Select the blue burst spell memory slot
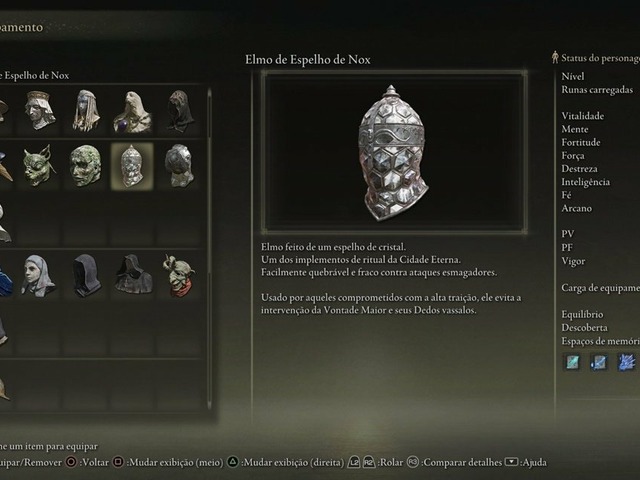Viewport: 640px width, 480px height. (626, 362)
